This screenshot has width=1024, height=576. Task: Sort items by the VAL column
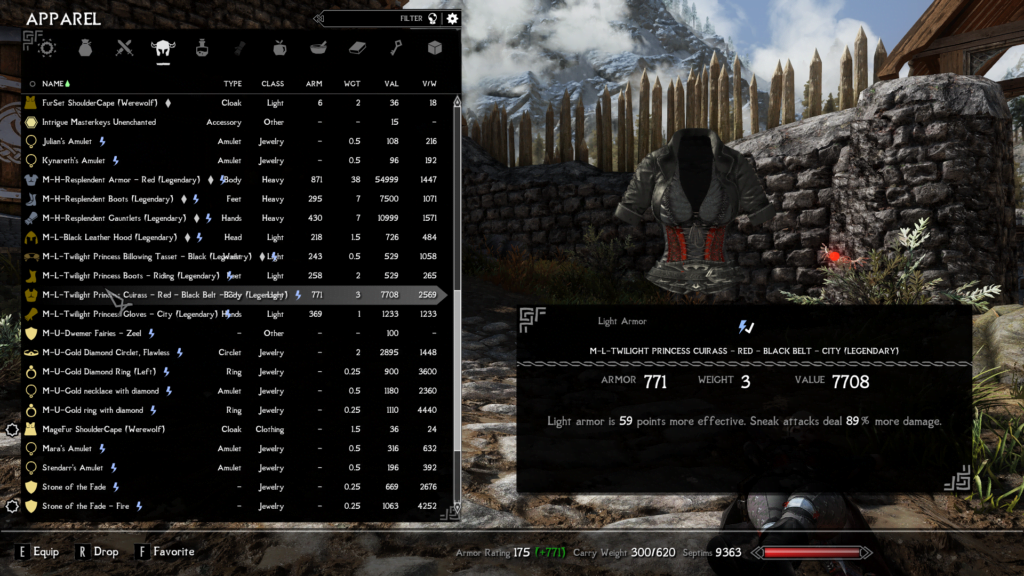[x=391, y=84]
